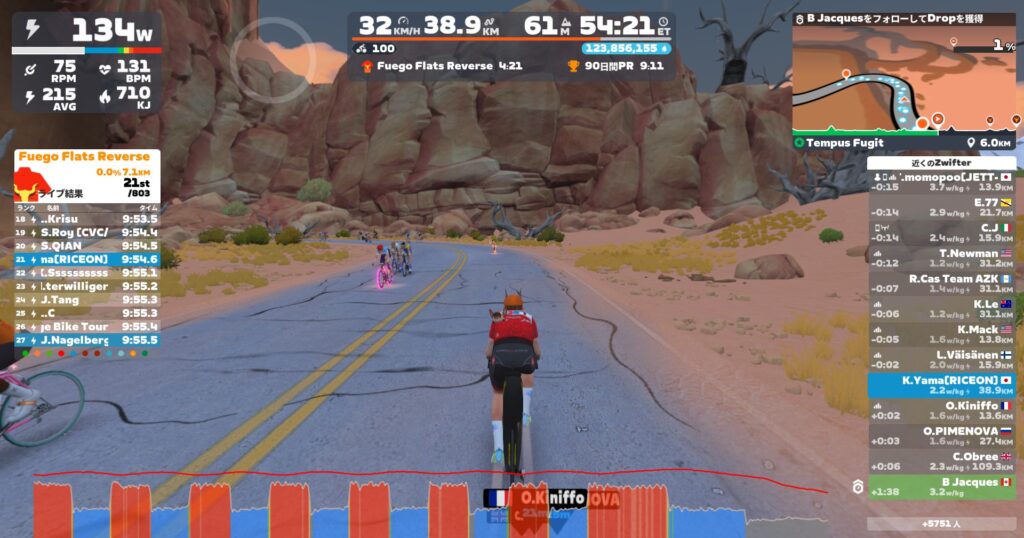1024x538 pixels.
Task: Choose rider O.PIMENOVA from the nearby list
Action: [941, 436]
